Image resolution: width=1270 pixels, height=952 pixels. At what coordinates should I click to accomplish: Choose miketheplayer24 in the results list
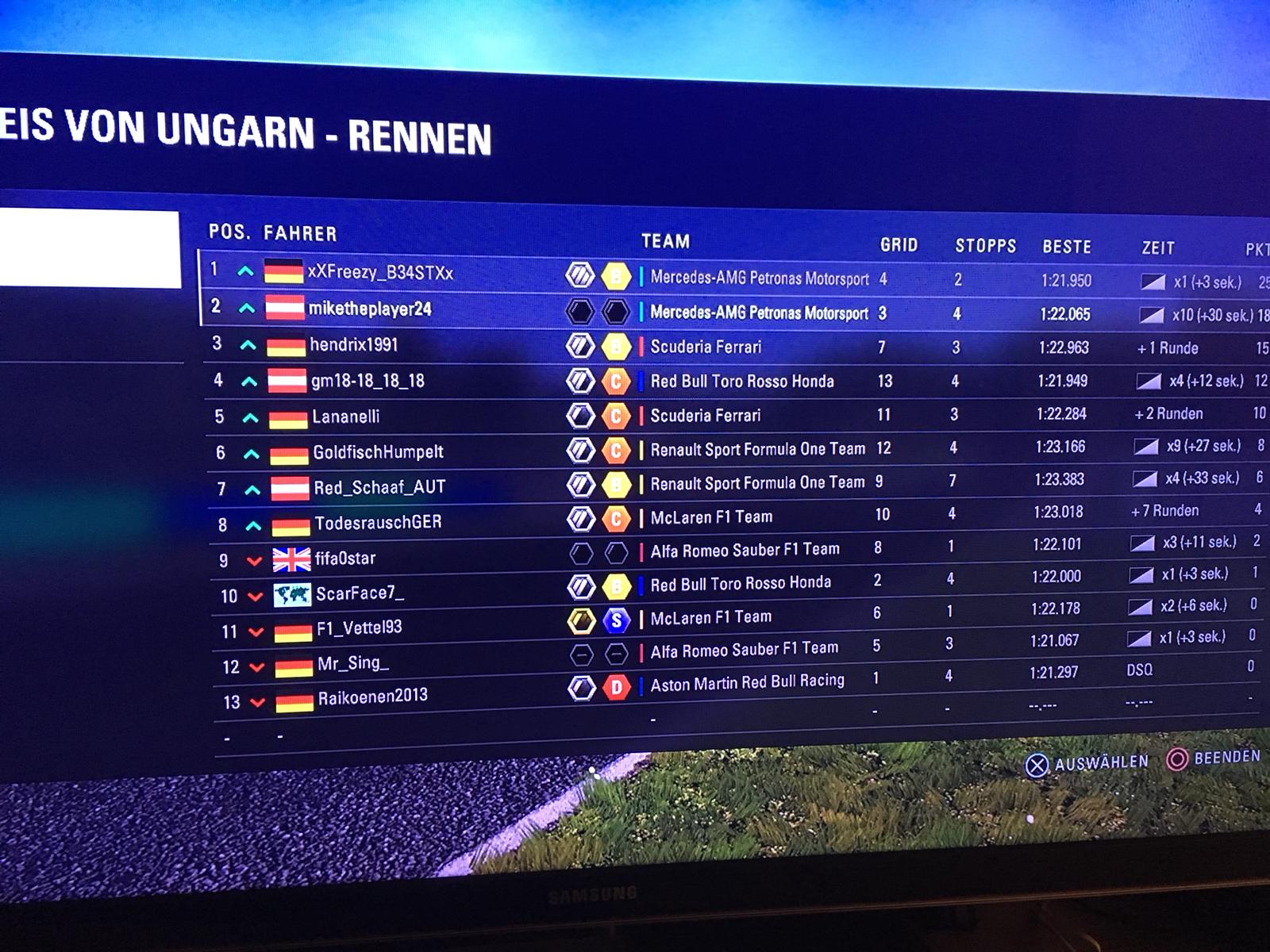370,309
